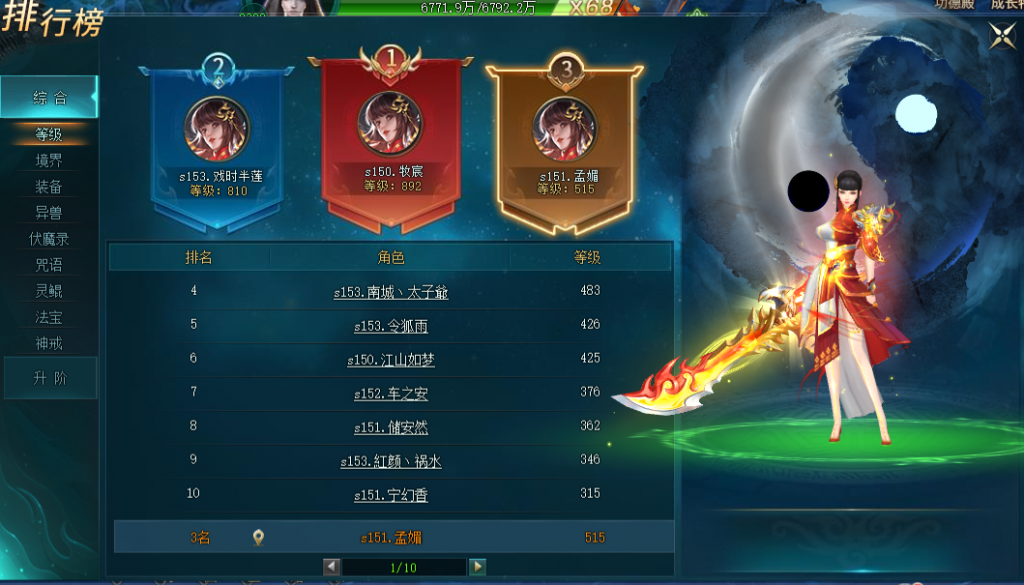This screenshot has height=585, width=1024.
Task: Close the ranking window
Action: 1002,36
